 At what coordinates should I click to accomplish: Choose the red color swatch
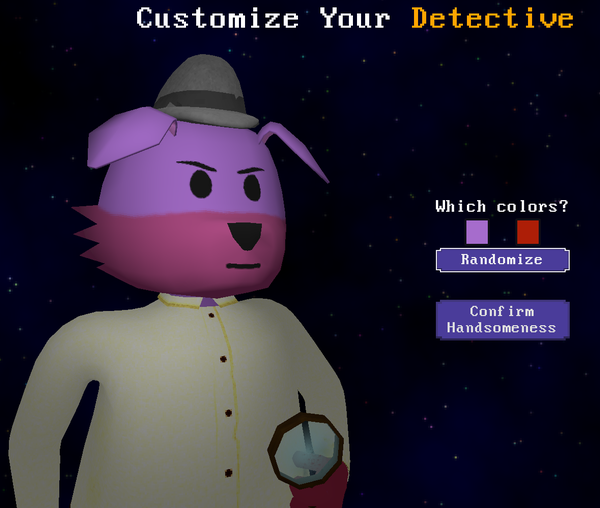[x=528, y=233]
